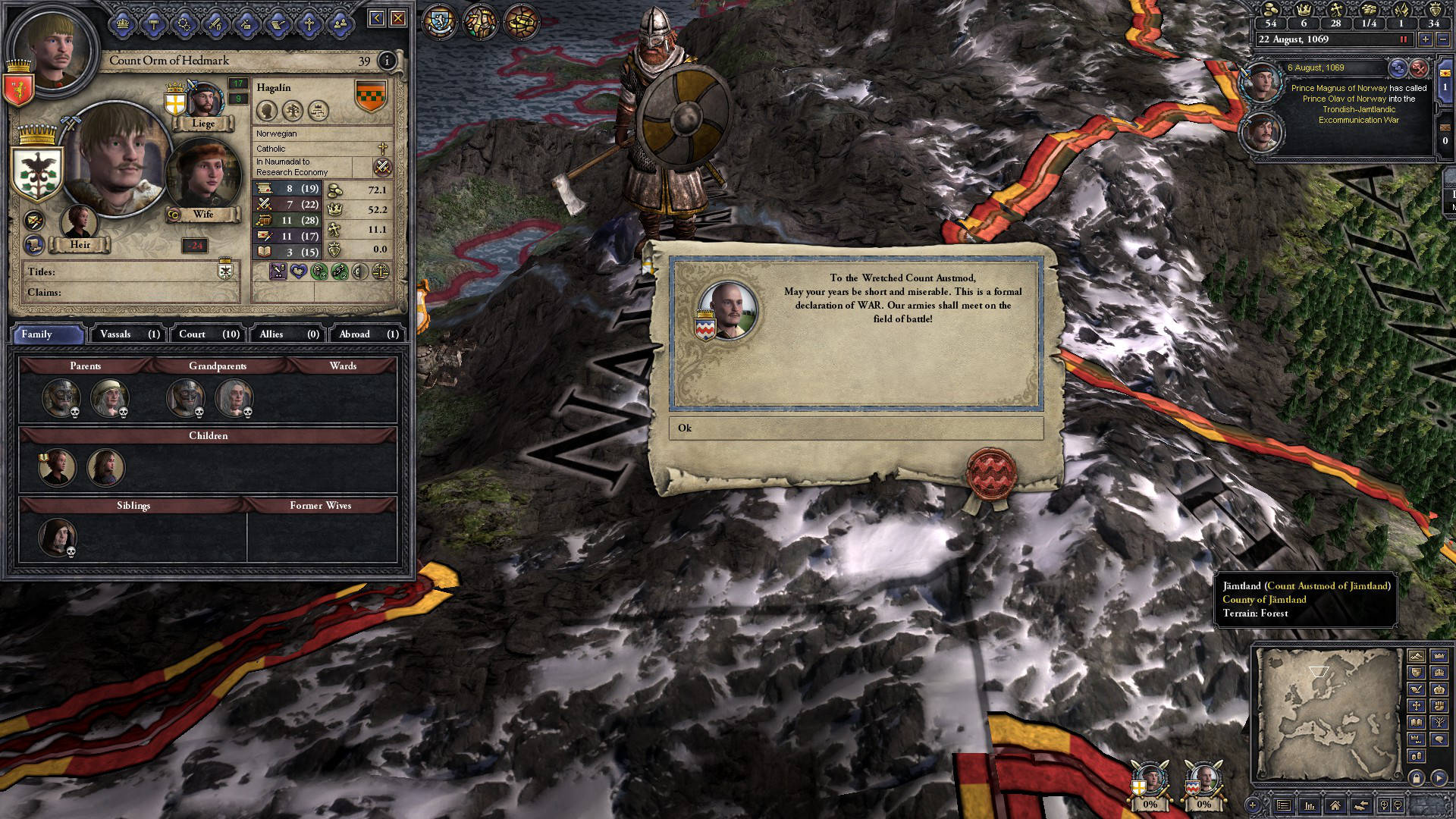Show the Allies tab
1456x819 pixels.
[289, 334]
